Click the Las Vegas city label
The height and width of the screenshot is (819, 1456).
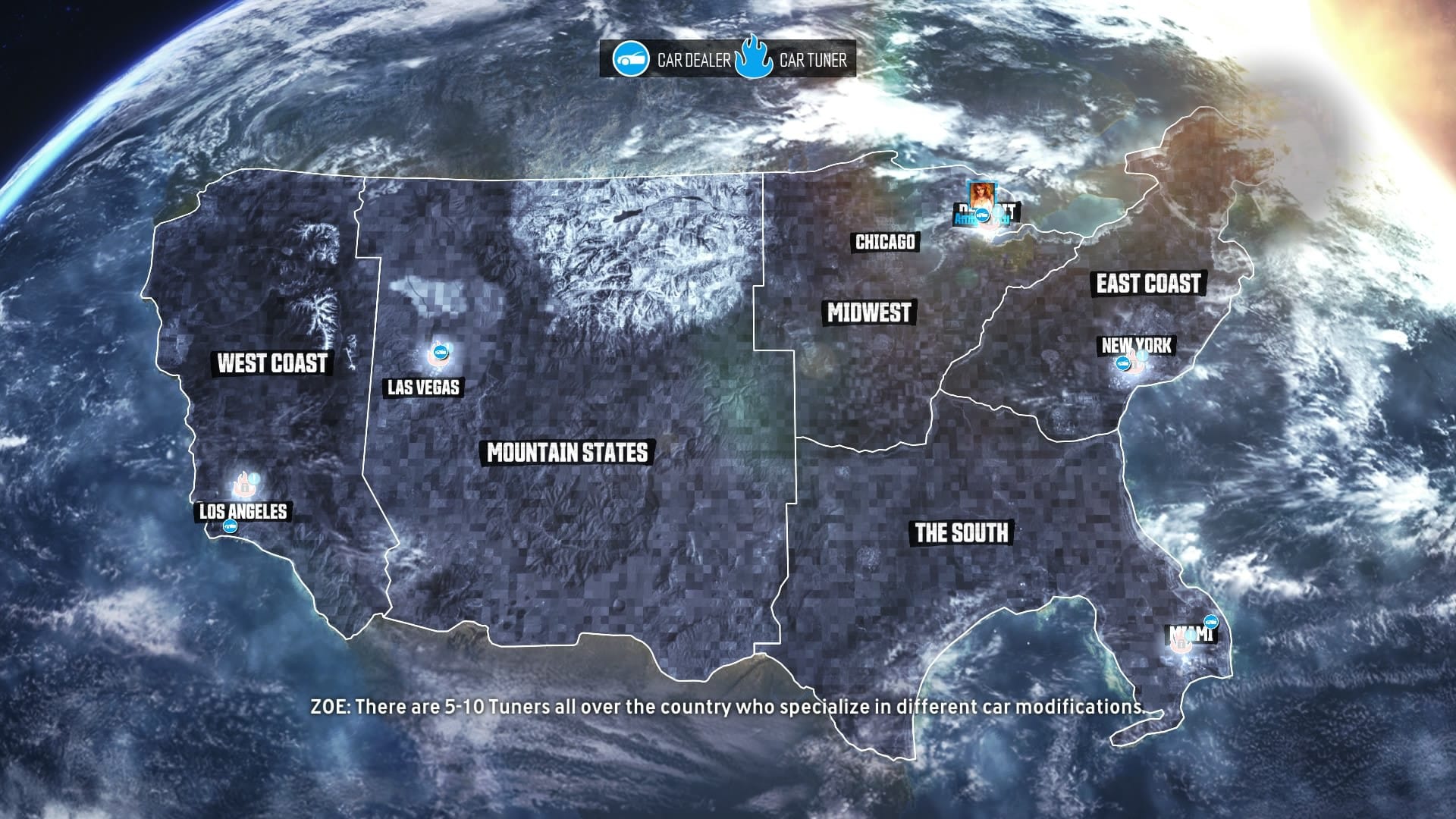pyautogui.click(x=423, y=388)
